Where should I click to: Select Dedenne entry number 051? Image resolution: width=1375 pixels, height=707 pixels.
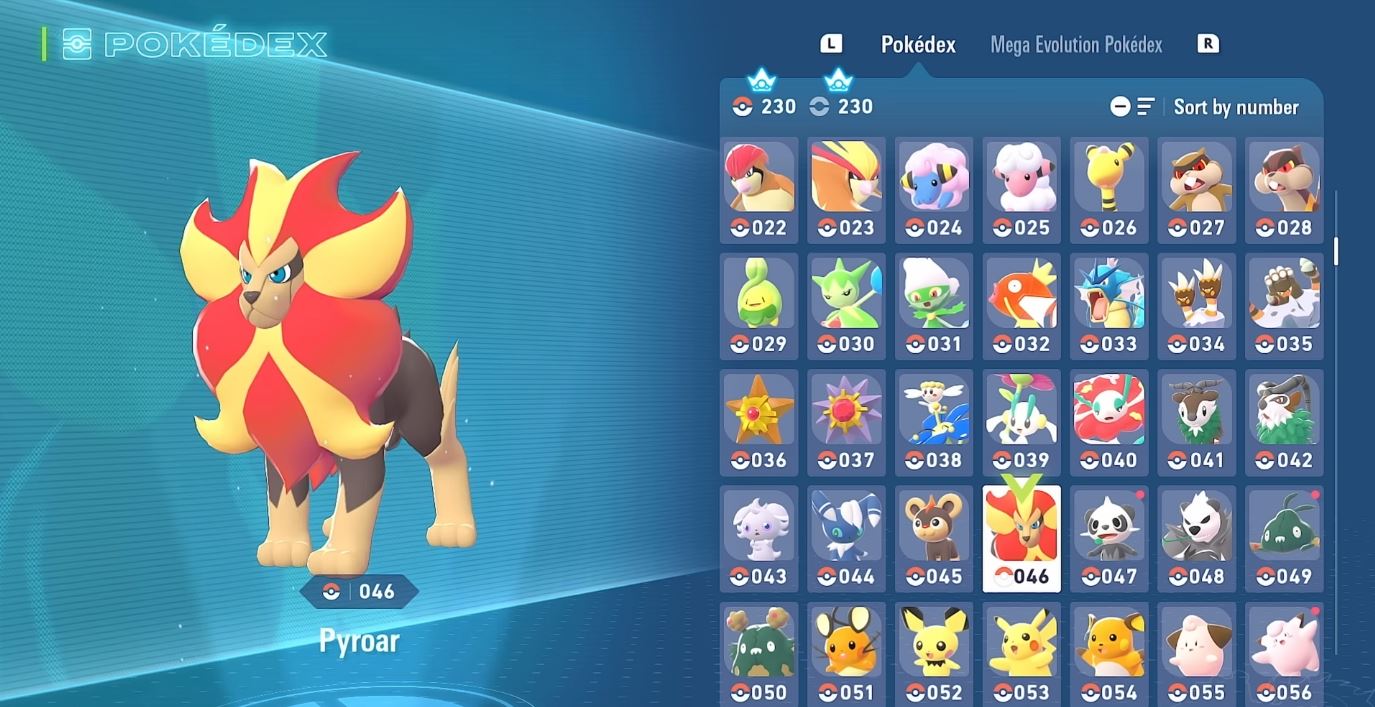(847, 654)
